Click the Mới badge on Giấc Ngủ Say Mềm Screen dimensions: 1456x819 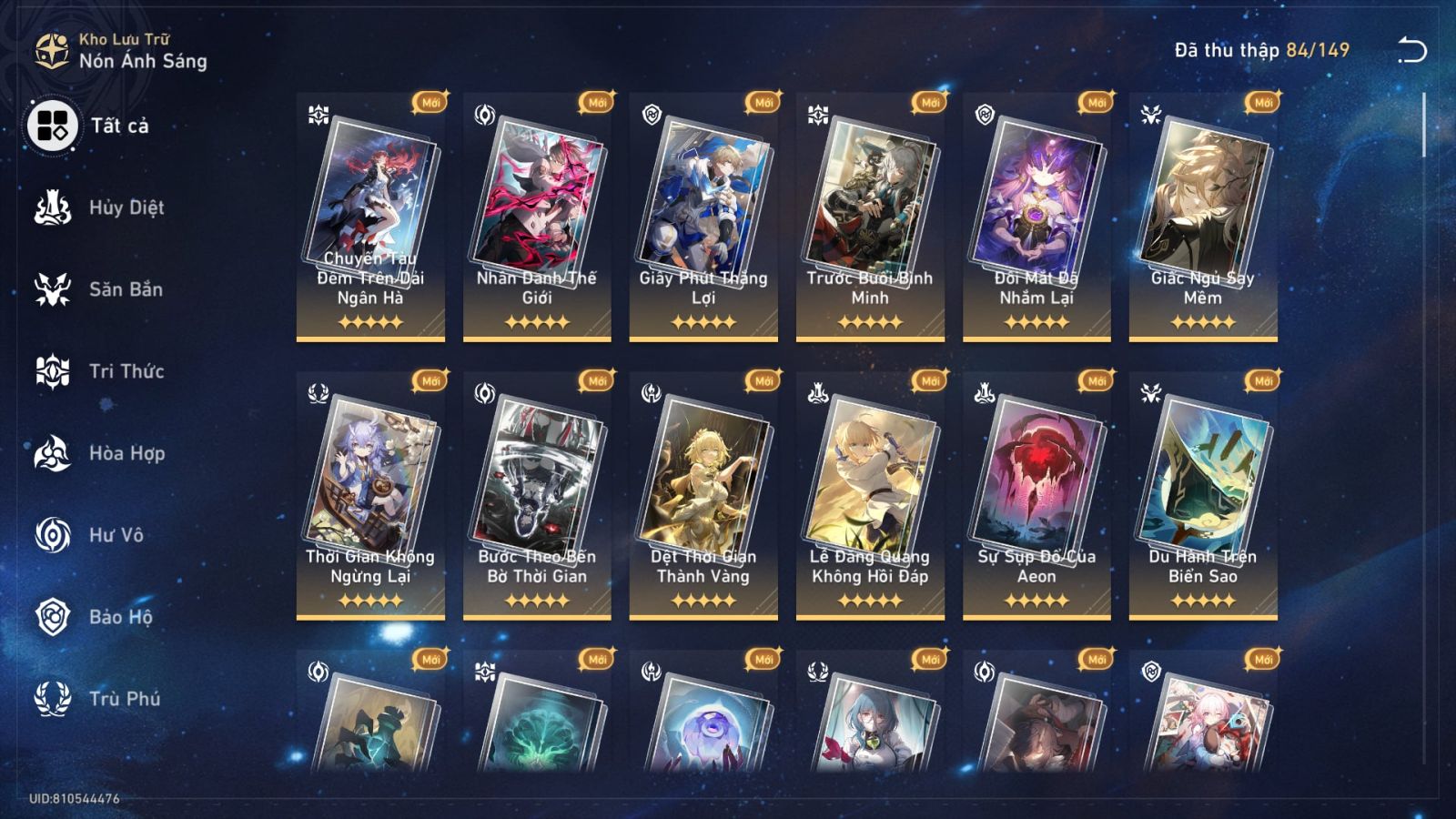(1261, 104)
